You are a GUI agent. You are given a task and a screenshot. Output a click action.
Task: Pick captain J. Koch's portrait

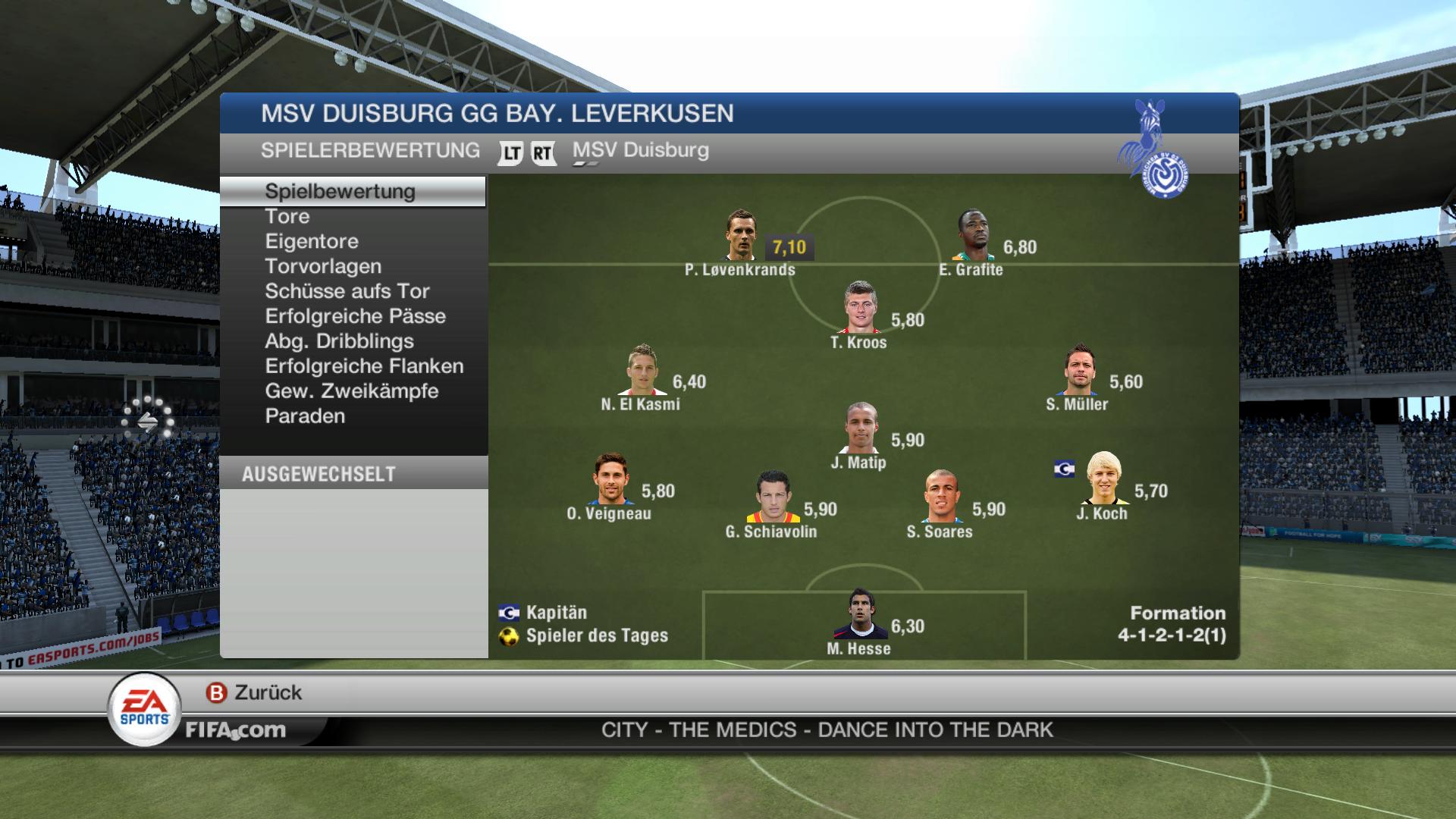pos(1104,479)
